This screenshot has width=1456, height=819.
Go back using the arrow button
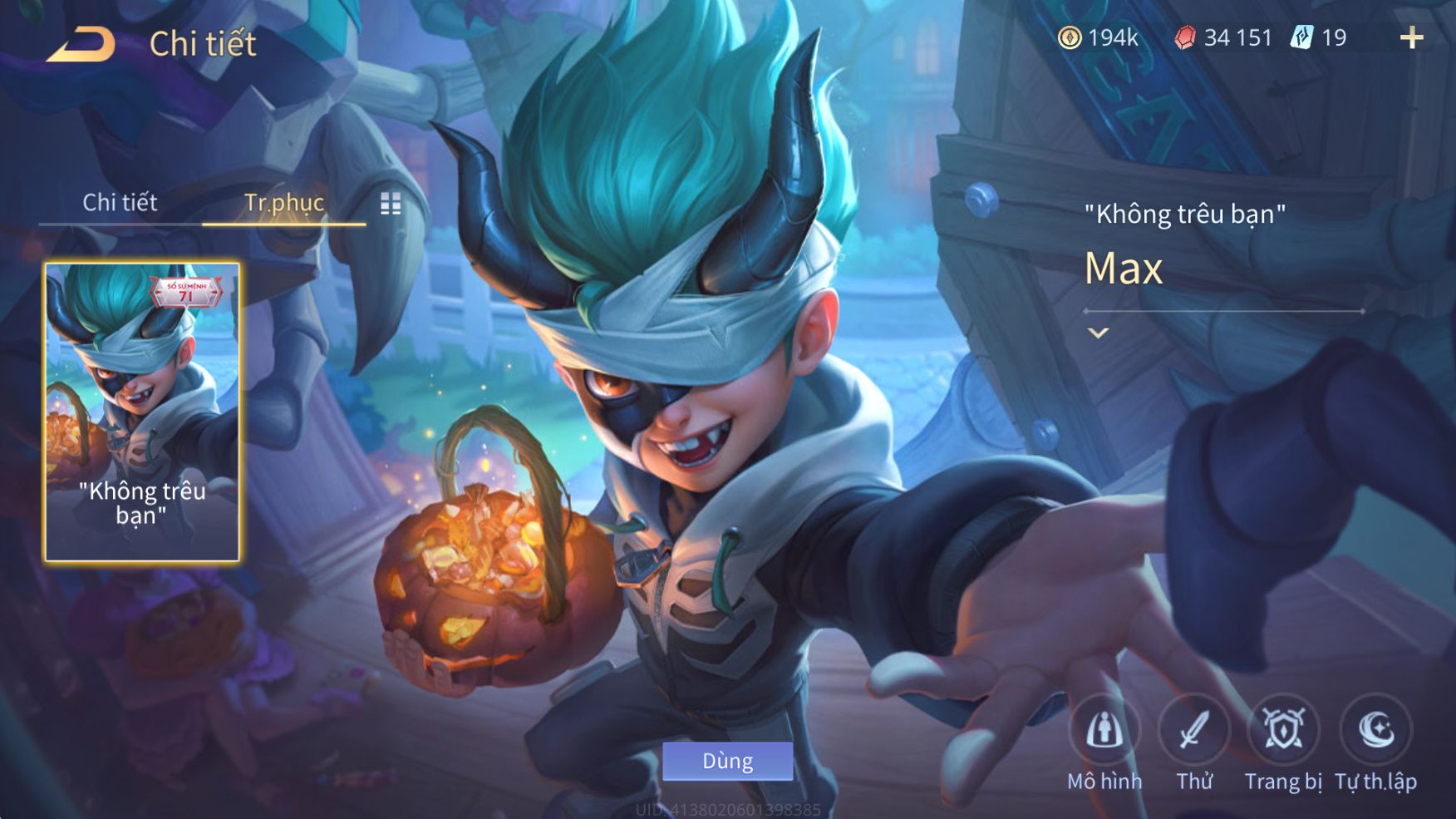click(81, 44)
